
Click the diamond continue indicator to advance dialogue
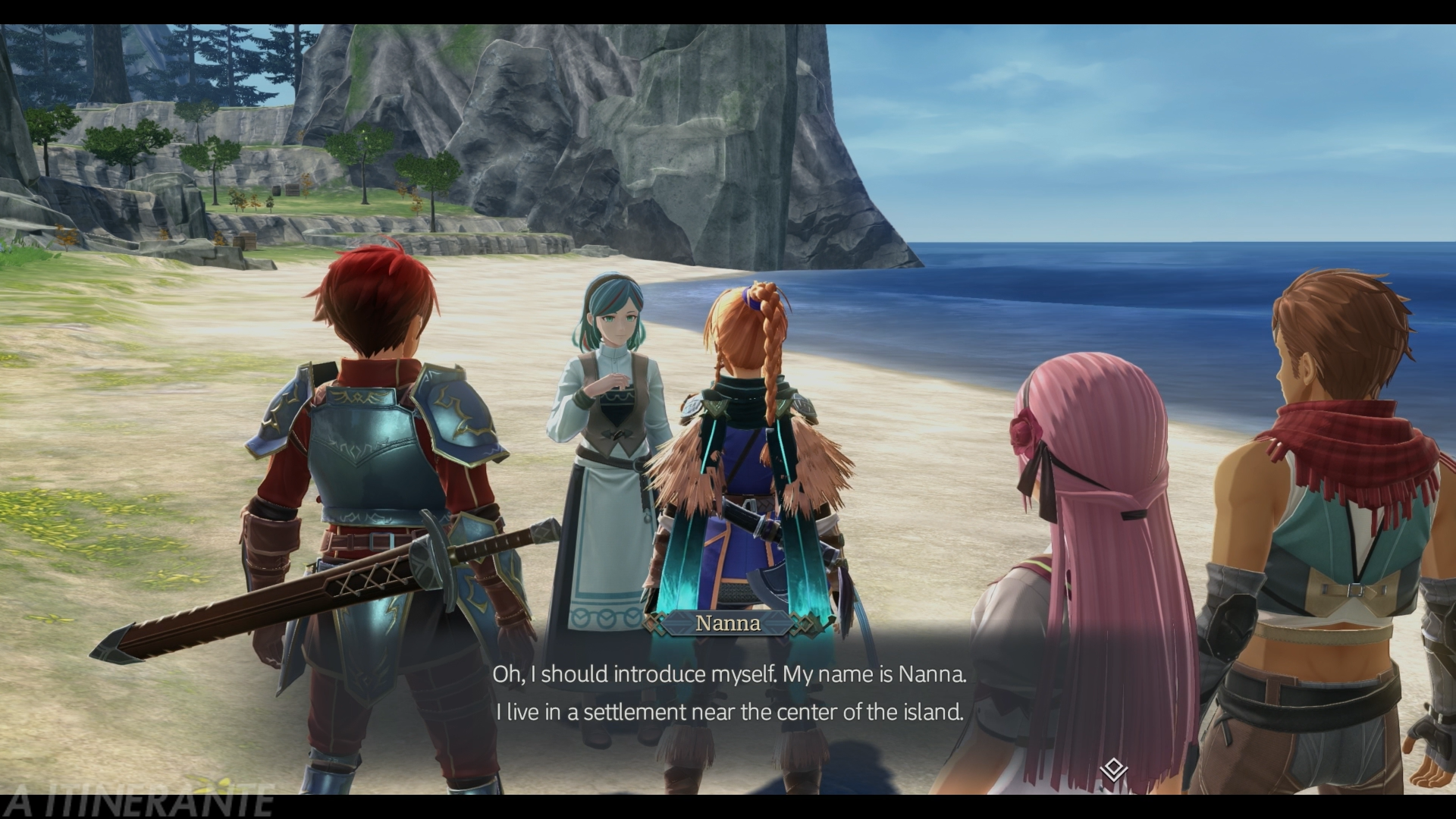(x=1112, y=770)
